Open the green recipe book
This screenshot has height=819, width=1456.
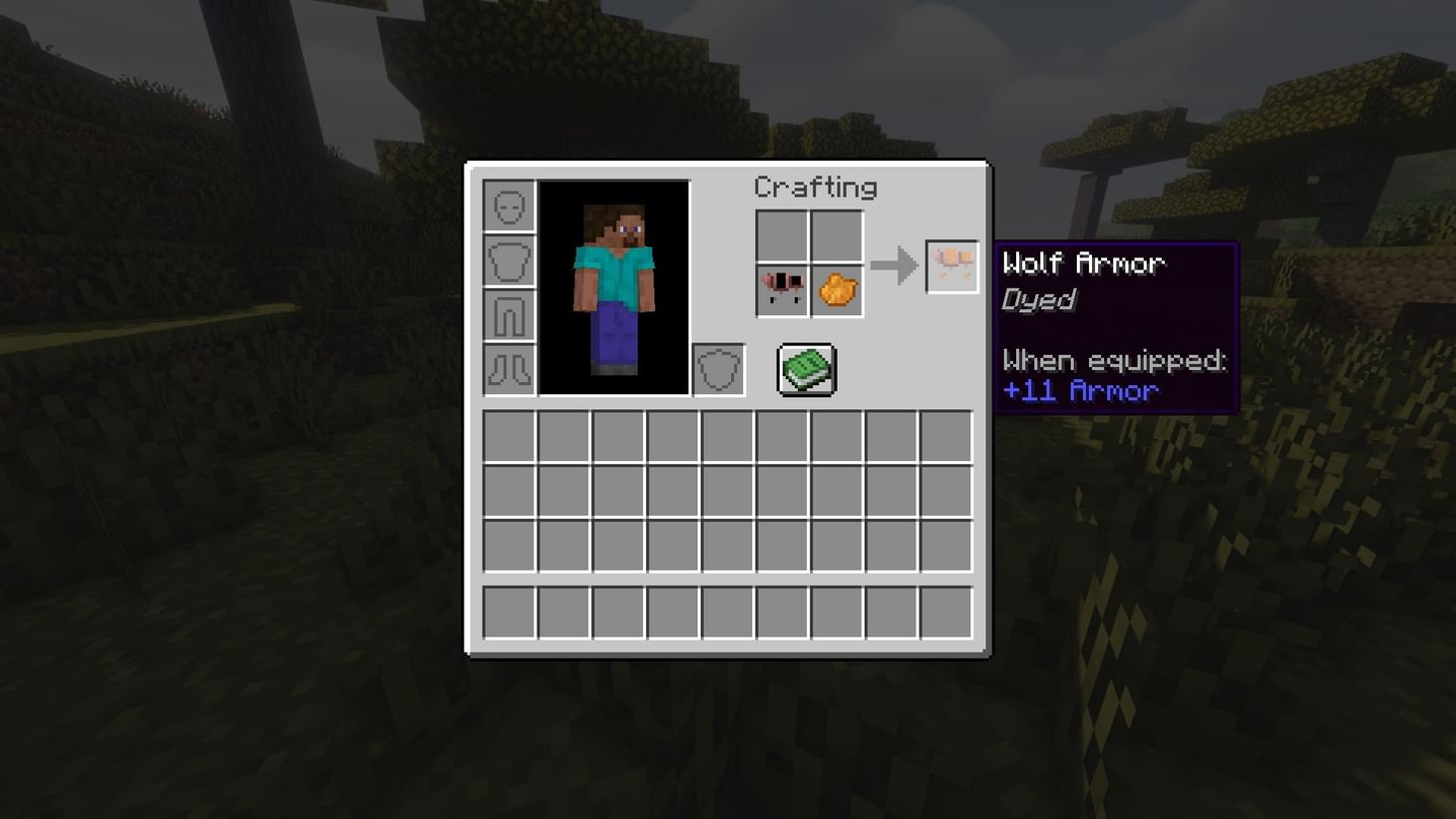click(805, 369)
